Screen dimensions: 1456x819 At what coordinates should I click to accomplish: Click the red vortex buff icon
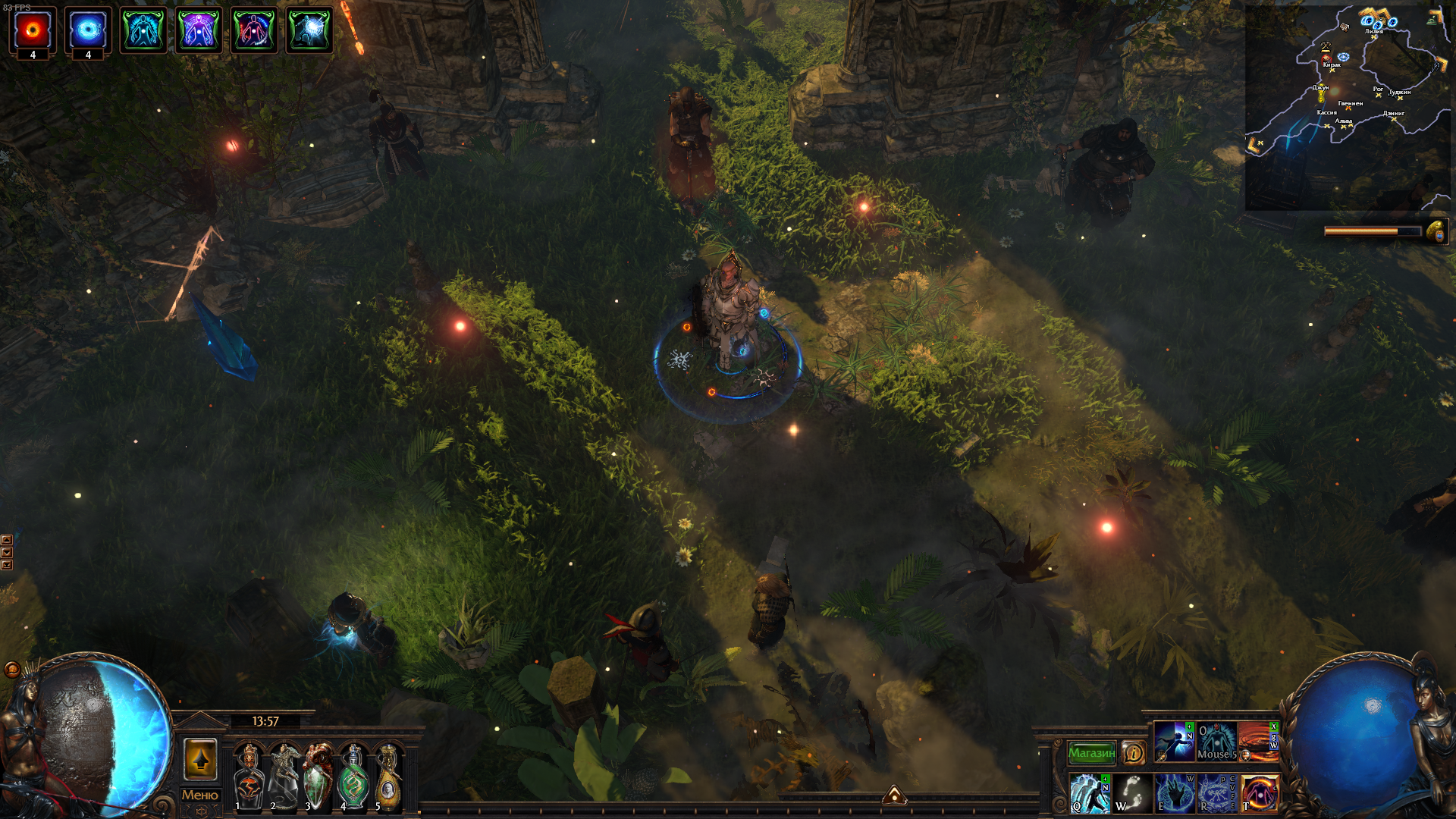click(33, 30)
